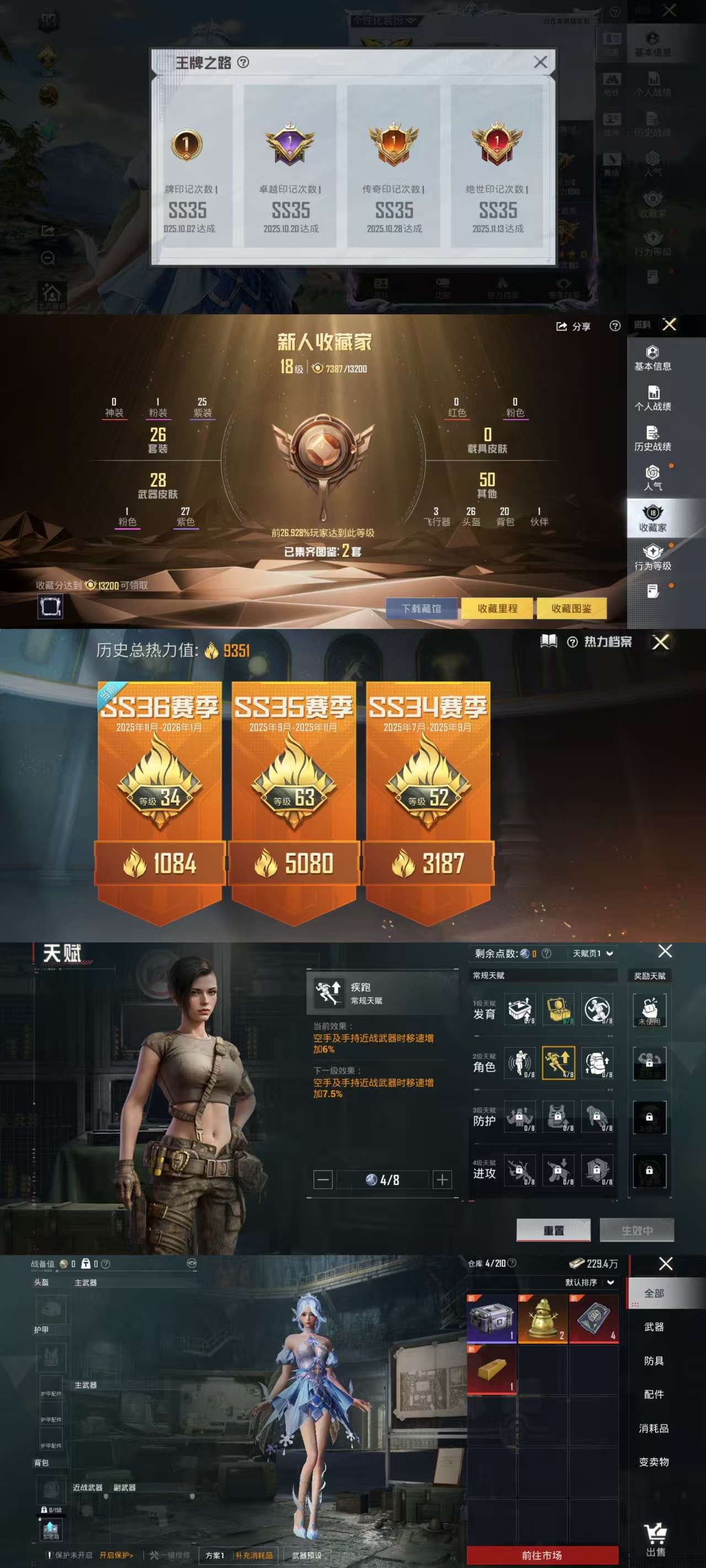Screen dimensions: 706x1568
Task: Increase 疾跑 talent points with plus button
Action: pos(442,1180)
